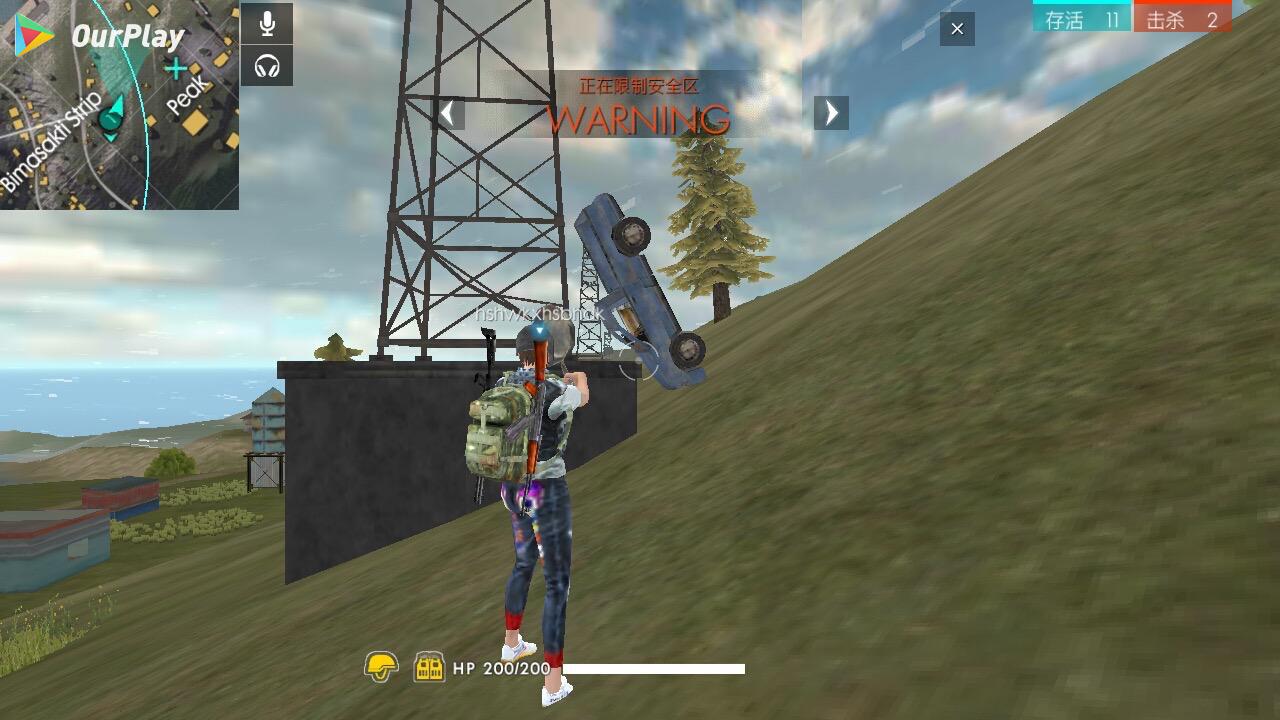
Task: Click the right arrow beside the warning banner
Action: click(831, 113)
